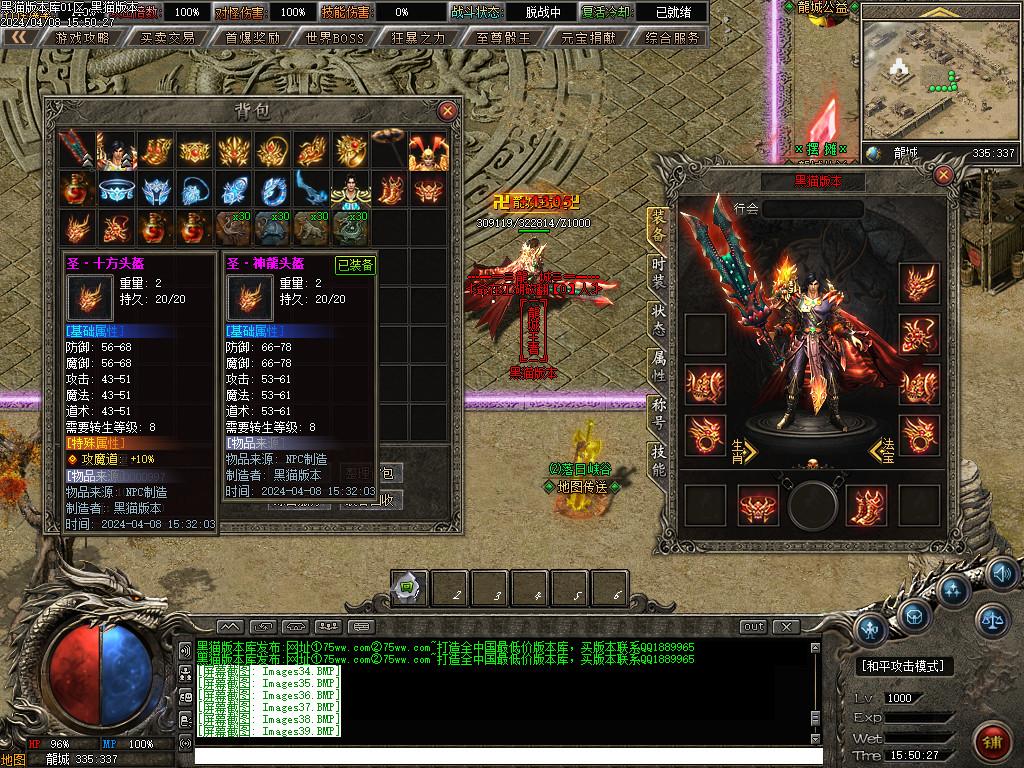The height and width of the screenshot is (768, 1024).
Task: Select the equipped belt slot
Action: 758,506
